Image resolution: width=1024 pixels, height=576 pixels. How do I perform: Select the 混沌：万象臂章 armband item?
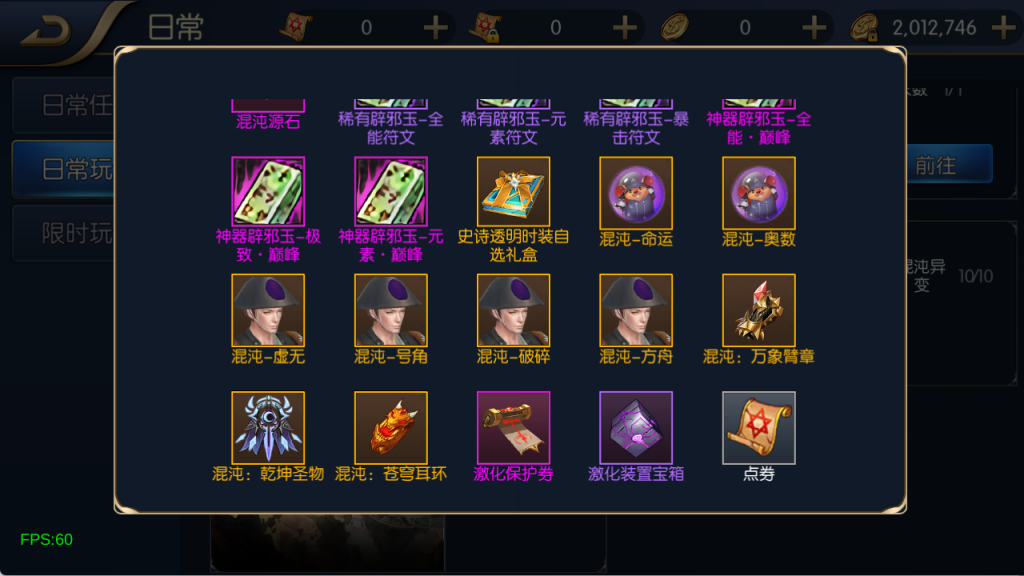pyautogui.click(x=759, y=310)
